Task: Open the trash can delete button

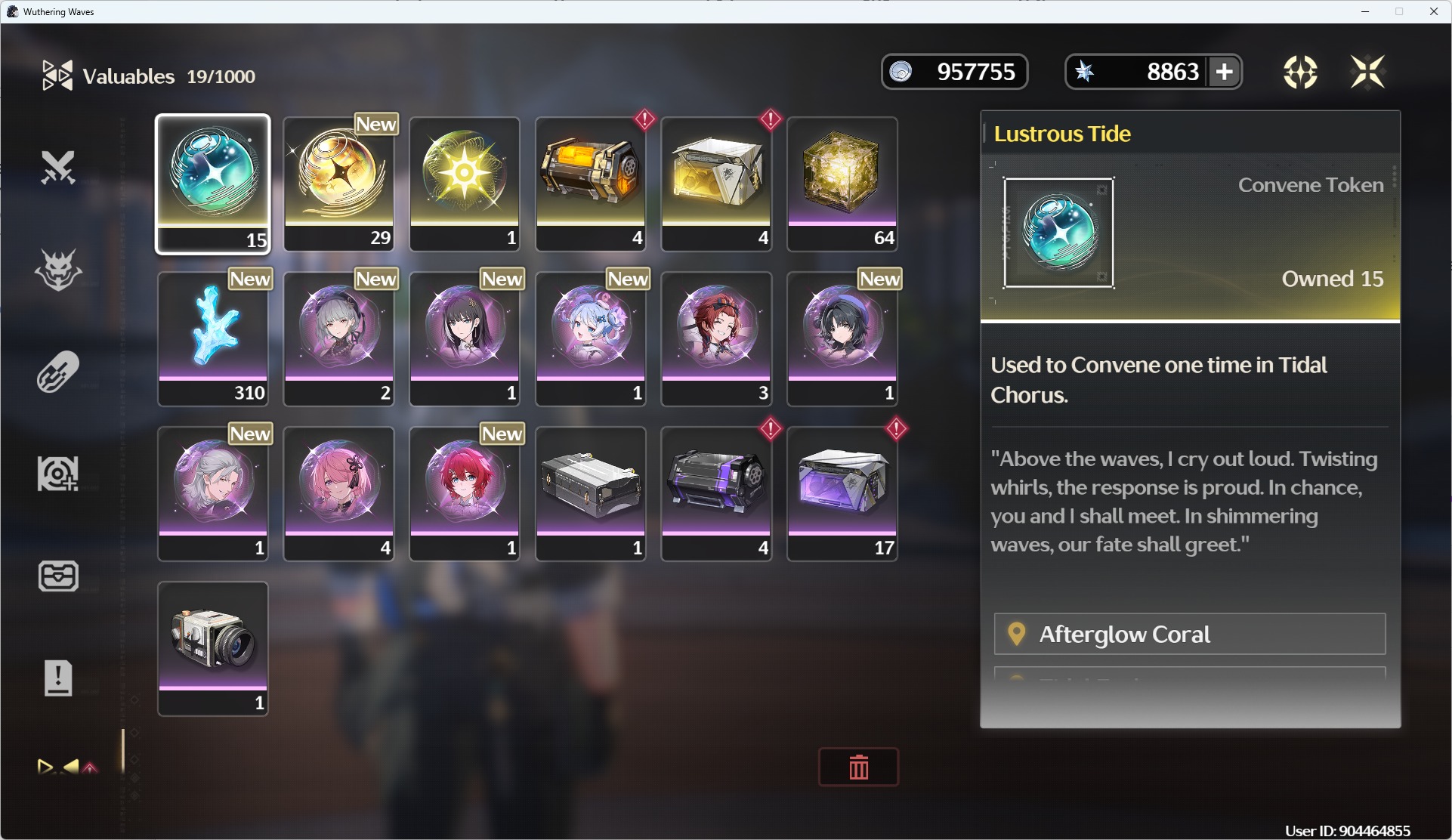Action: 858,767
